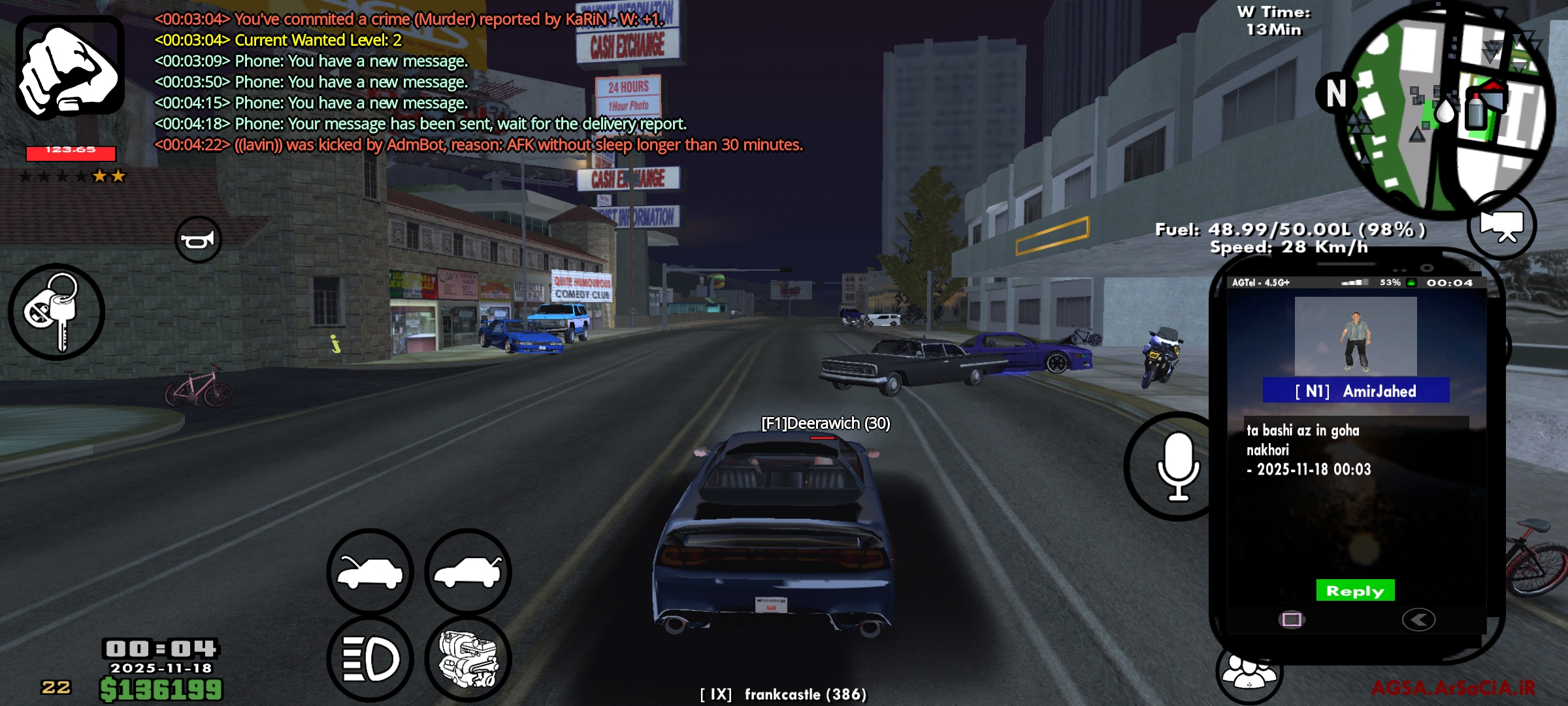This screenshot has width=1568, height=706.
Task: Tap Reply to AmirJahed's message
Action: coord(1354,590)
